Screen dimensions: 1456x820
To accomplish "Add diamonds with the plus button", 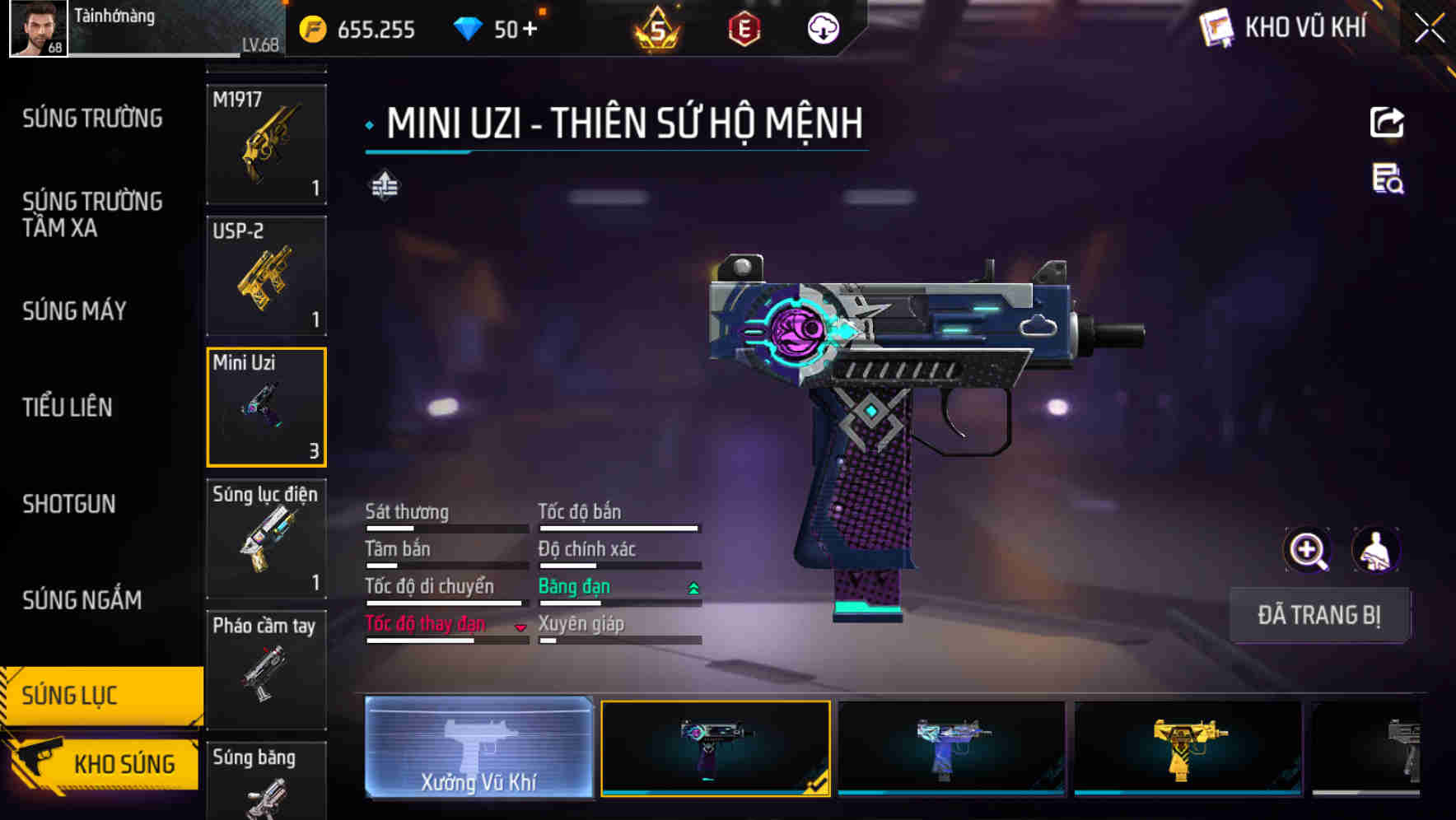I will tap(530, 30).
